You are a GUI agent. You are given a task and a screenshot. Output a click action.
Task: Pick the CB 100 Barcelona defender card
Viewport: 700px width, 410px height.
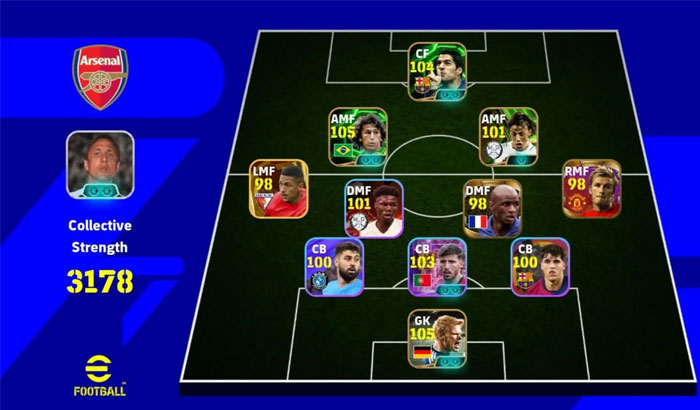click(540, 267)
